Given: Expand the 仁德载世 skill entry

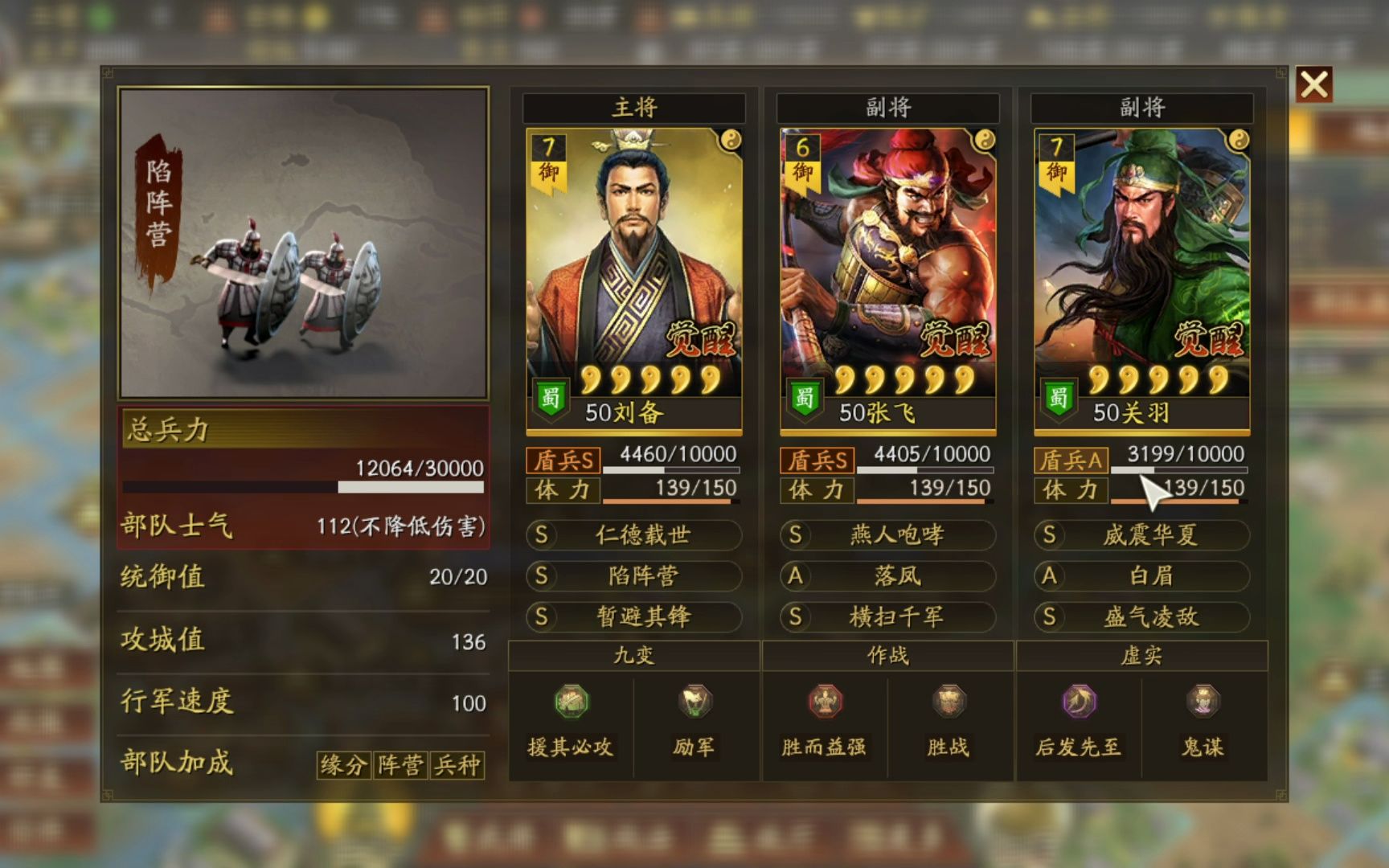Looking at the screenshot, I should click(633, 535).
